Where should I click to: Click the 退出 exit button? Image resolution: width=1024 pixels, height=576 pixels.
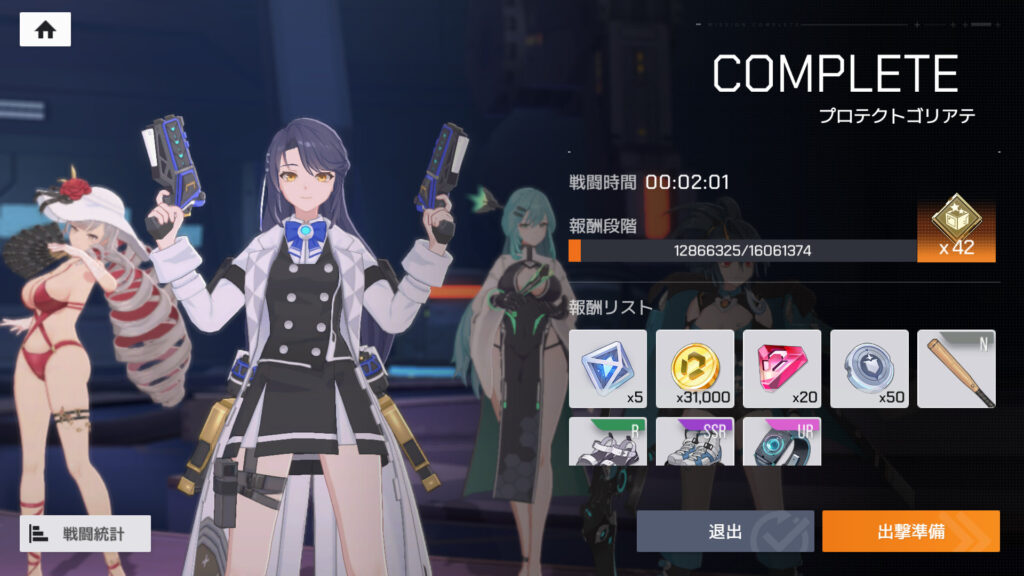point(725,531)
